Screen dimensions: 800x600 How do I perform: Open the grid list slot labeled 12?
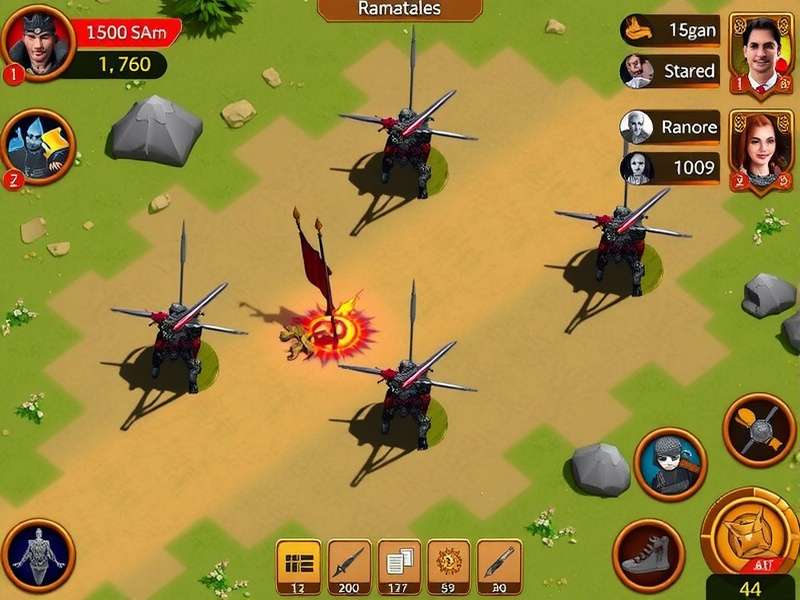(x=296, y=568)
